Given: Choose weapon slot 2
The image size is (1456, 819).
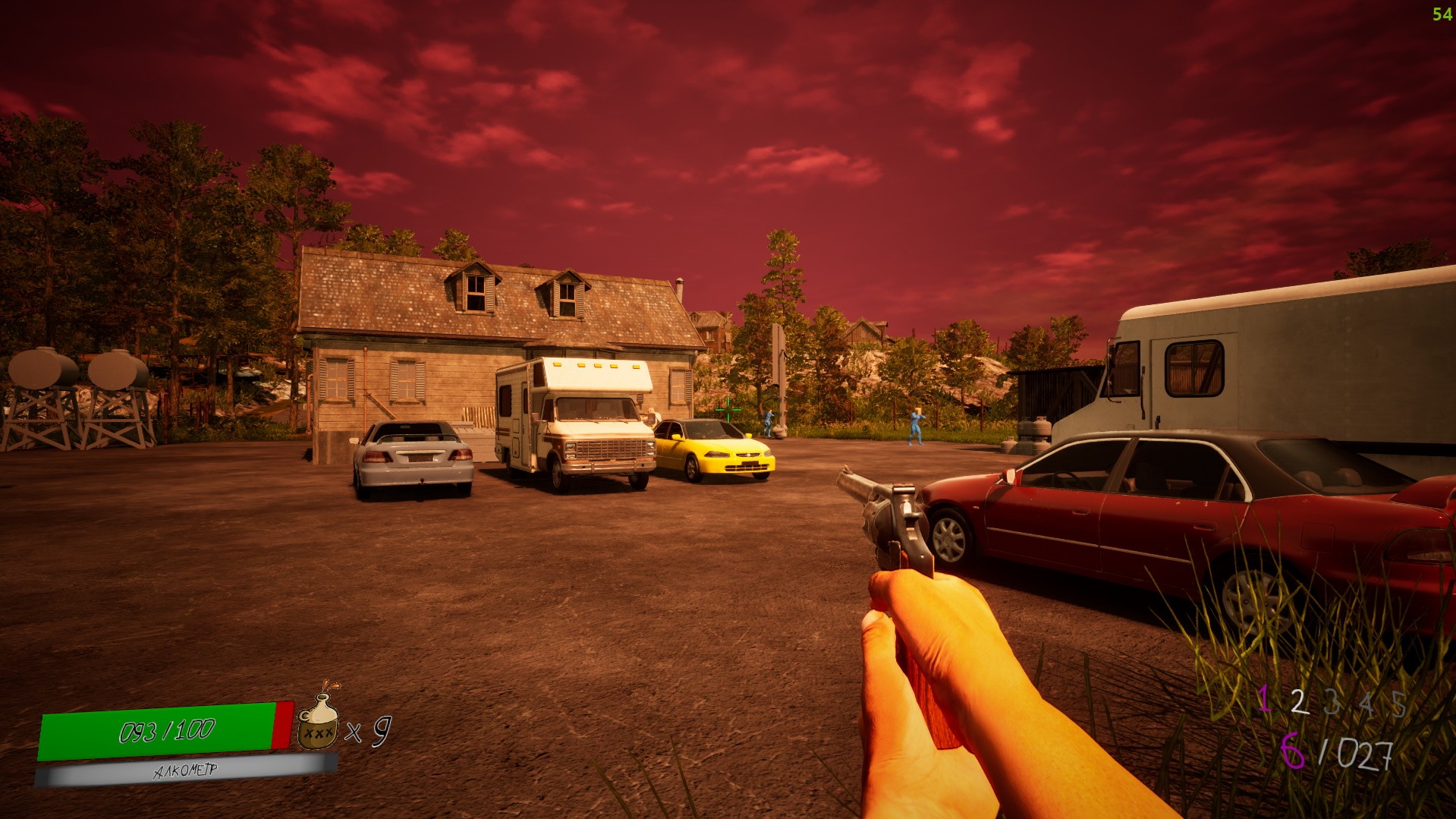Looking at the screenshot, I should pos(1299,702).
